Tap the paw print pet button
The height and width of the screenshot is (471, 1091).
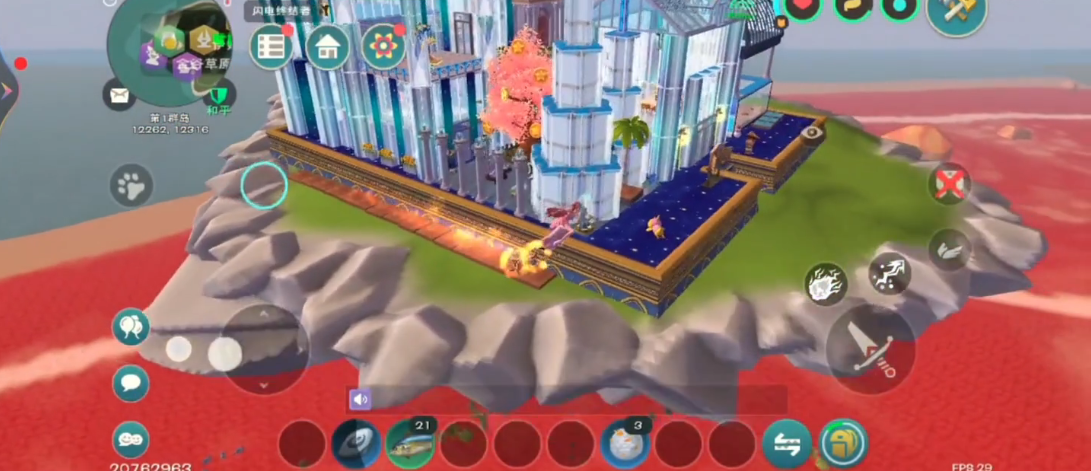point(131,185)
